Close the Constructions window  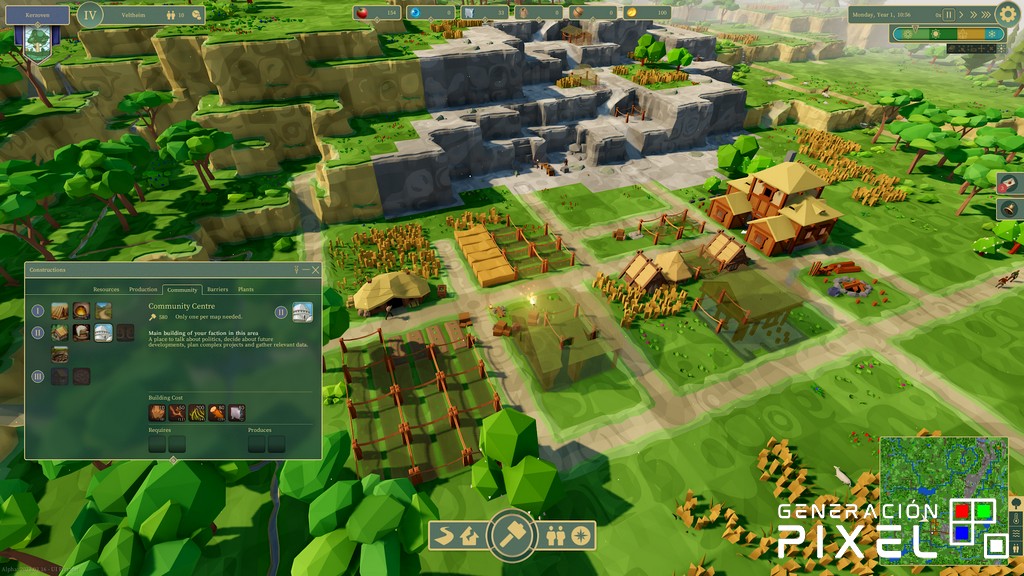click(316, 270)
